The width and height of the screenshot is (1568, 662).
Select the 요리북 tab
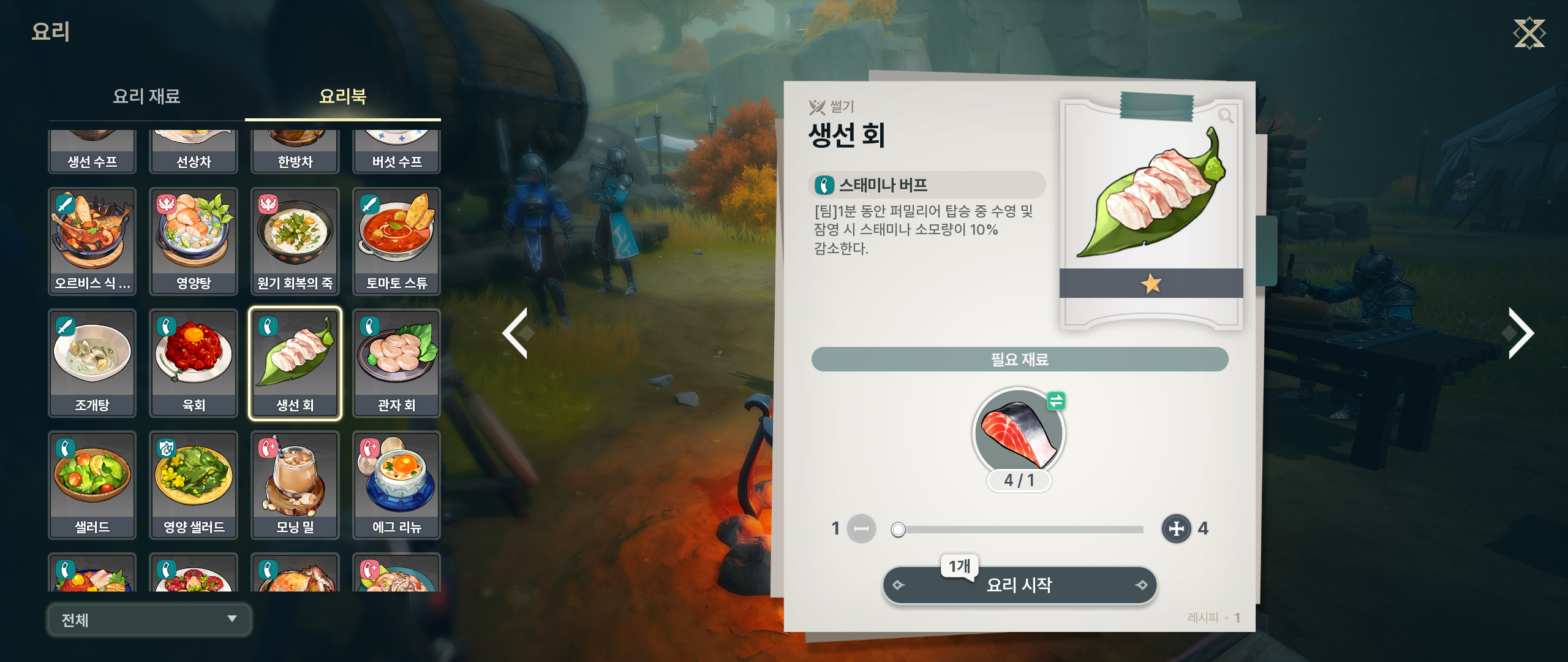point(342,96)
